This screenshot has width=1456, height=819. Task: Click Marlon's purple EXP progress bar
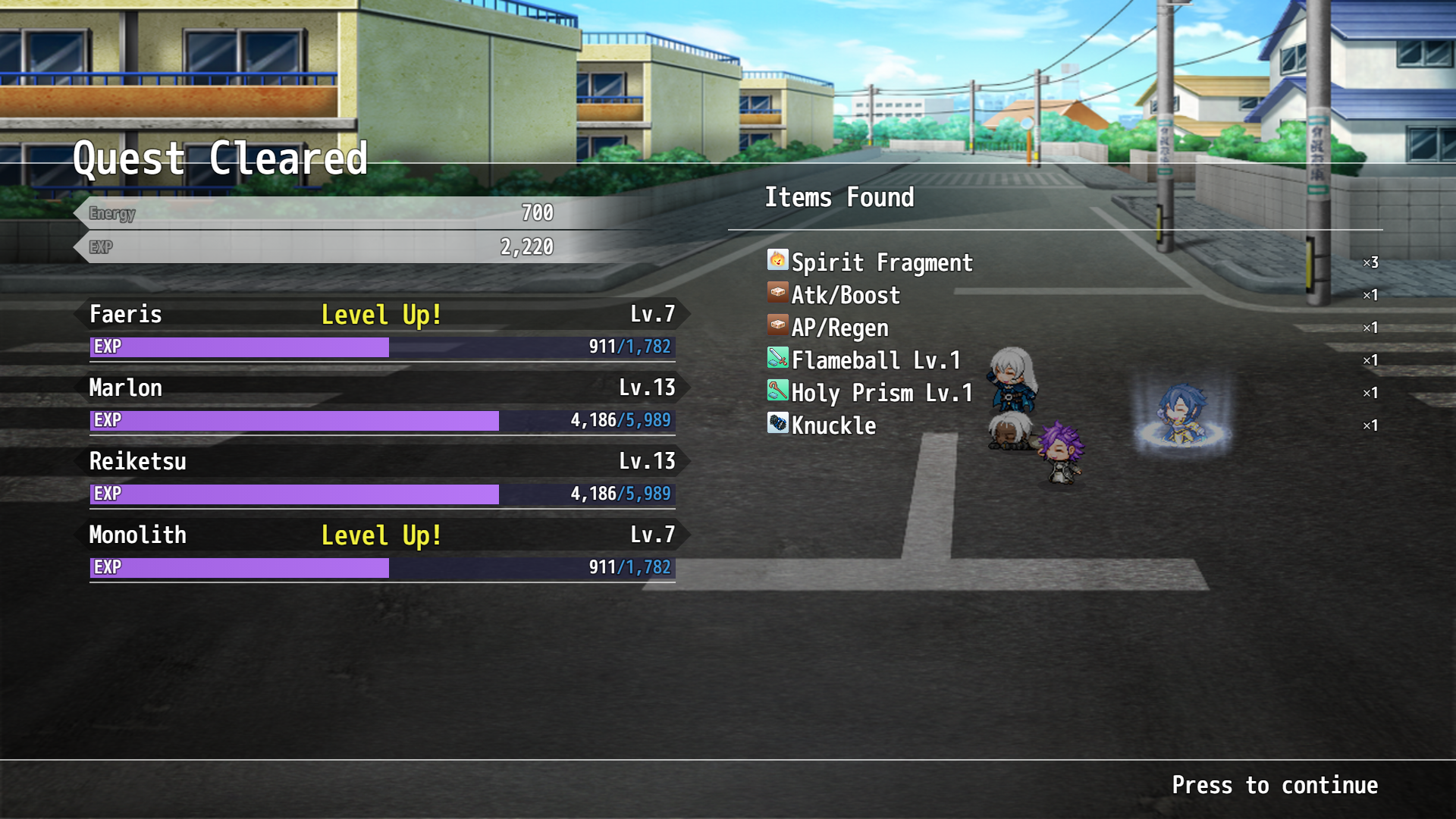point(296,419)
